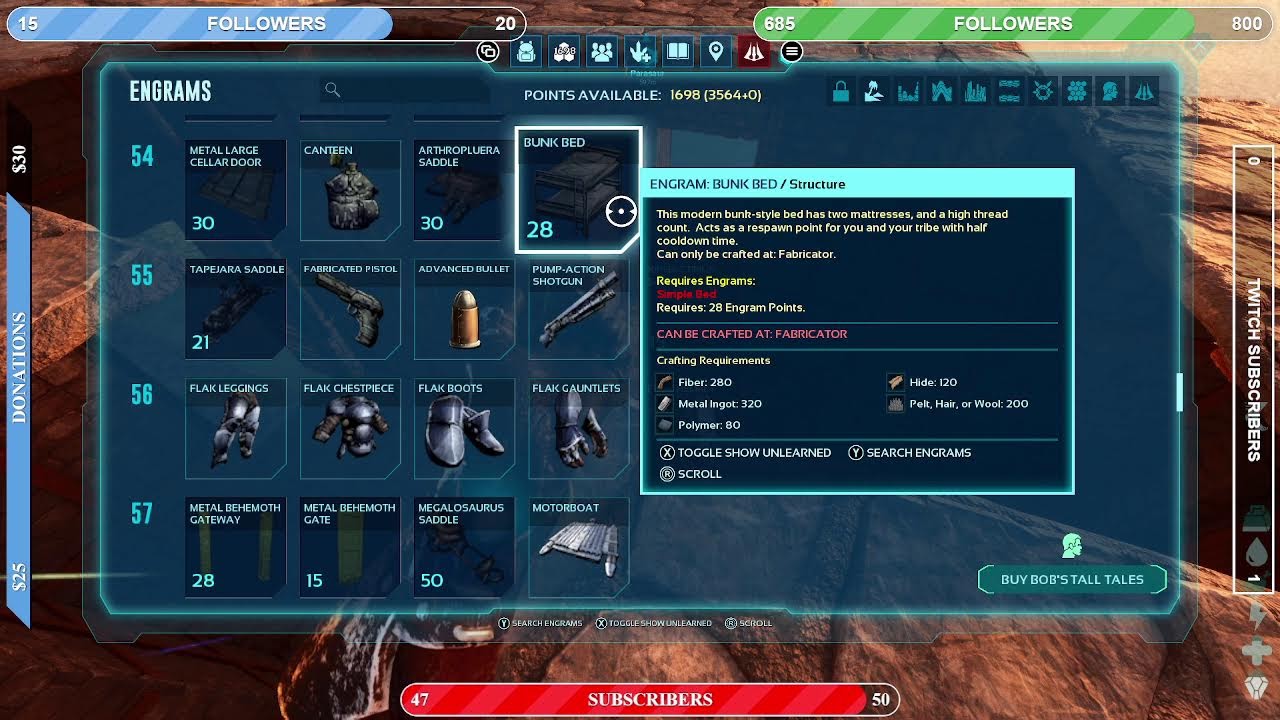The image size is (1280, 720).
Task: Select the Canteen engram tile
Action: pyautogui.click(x=350, y=190)
